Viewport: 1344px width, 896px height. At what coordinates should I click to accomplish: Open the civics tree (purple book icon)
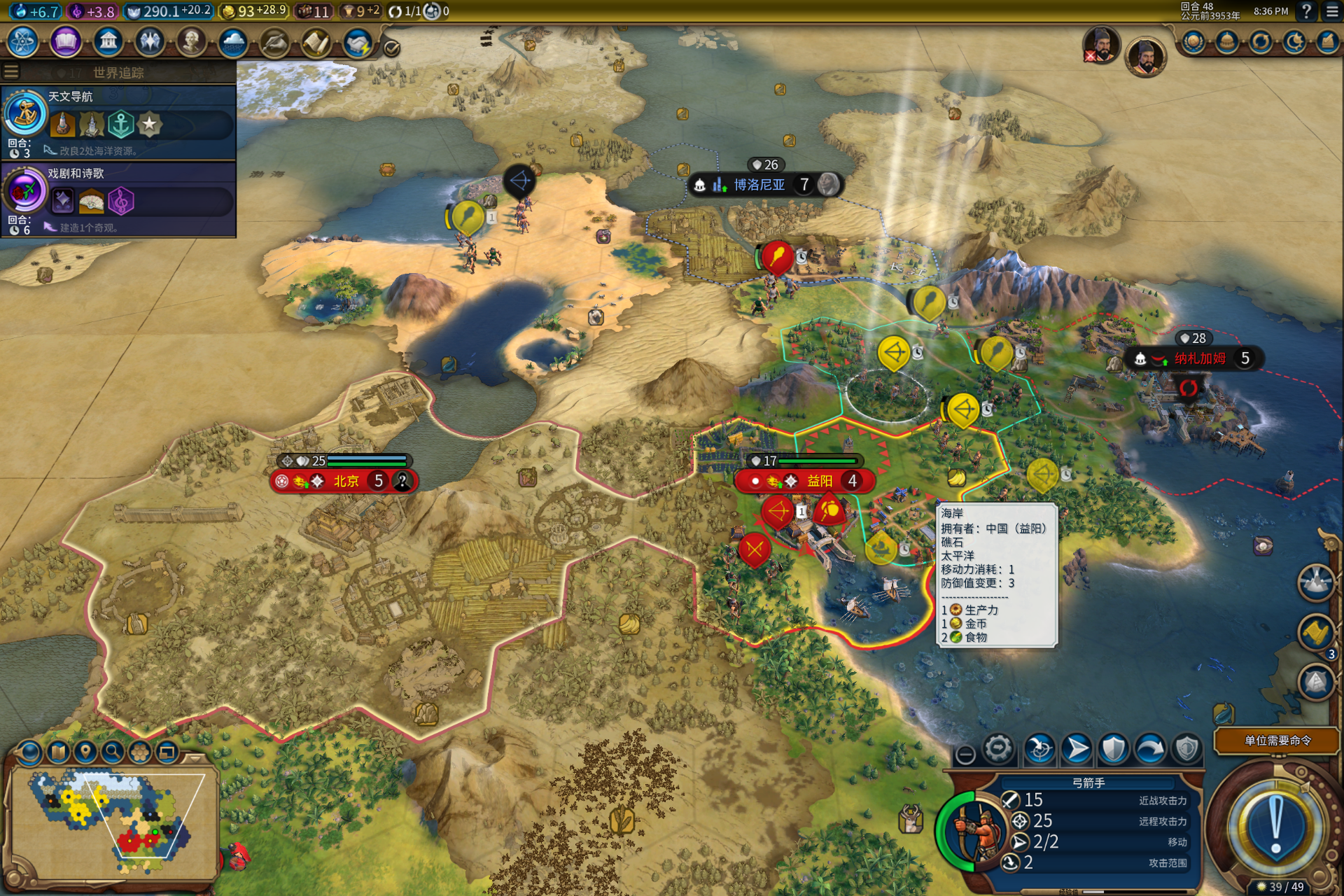65,43
